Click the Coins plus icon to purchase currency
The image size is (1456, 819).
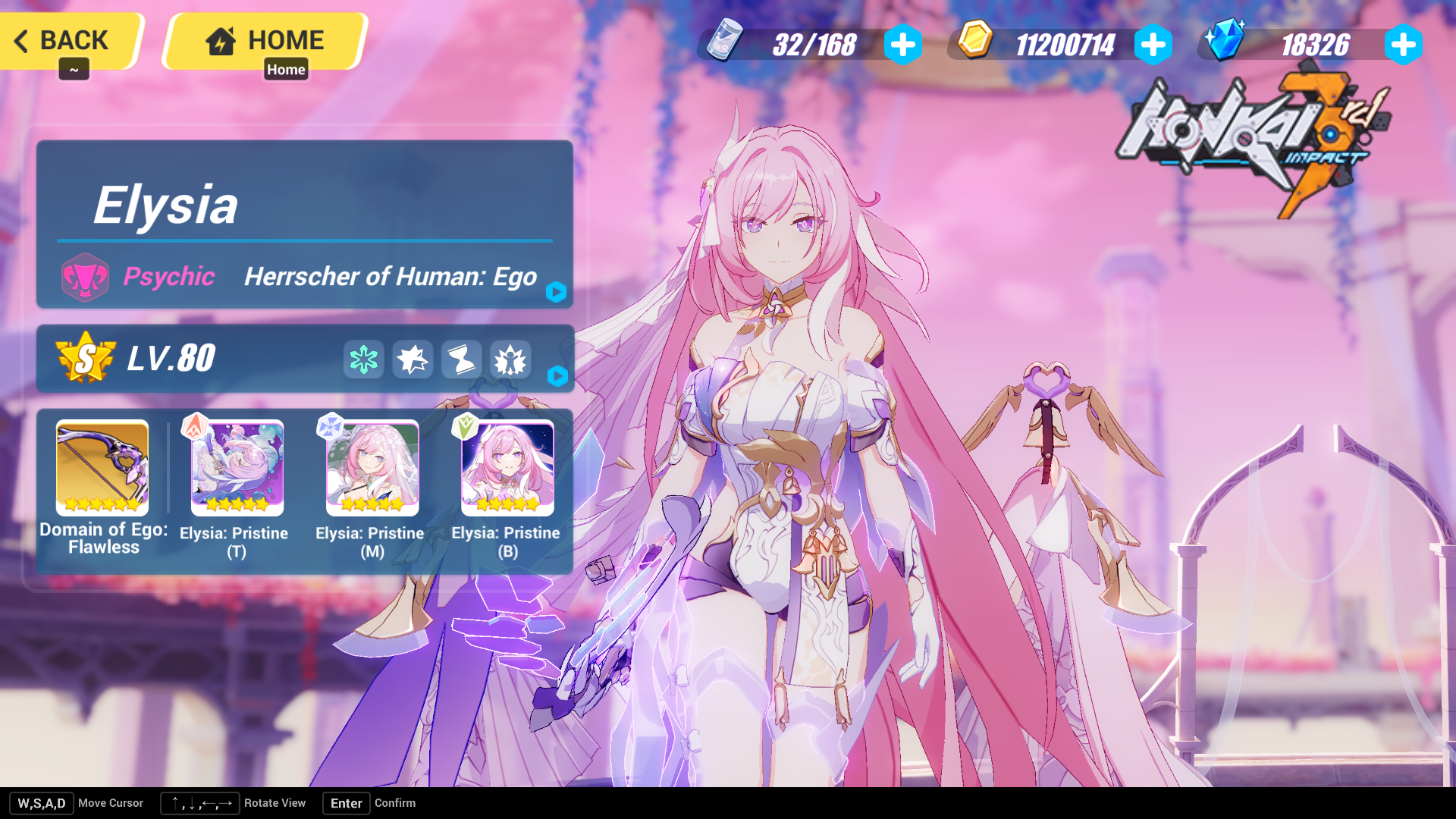click(x=1153, y=45)
